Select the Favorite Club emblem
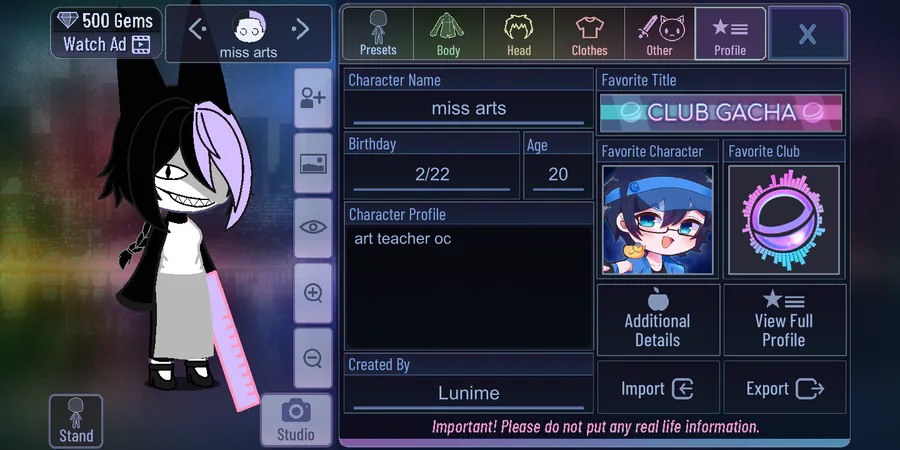The width and height of the screenshot is (900, 450). [784, 220]
